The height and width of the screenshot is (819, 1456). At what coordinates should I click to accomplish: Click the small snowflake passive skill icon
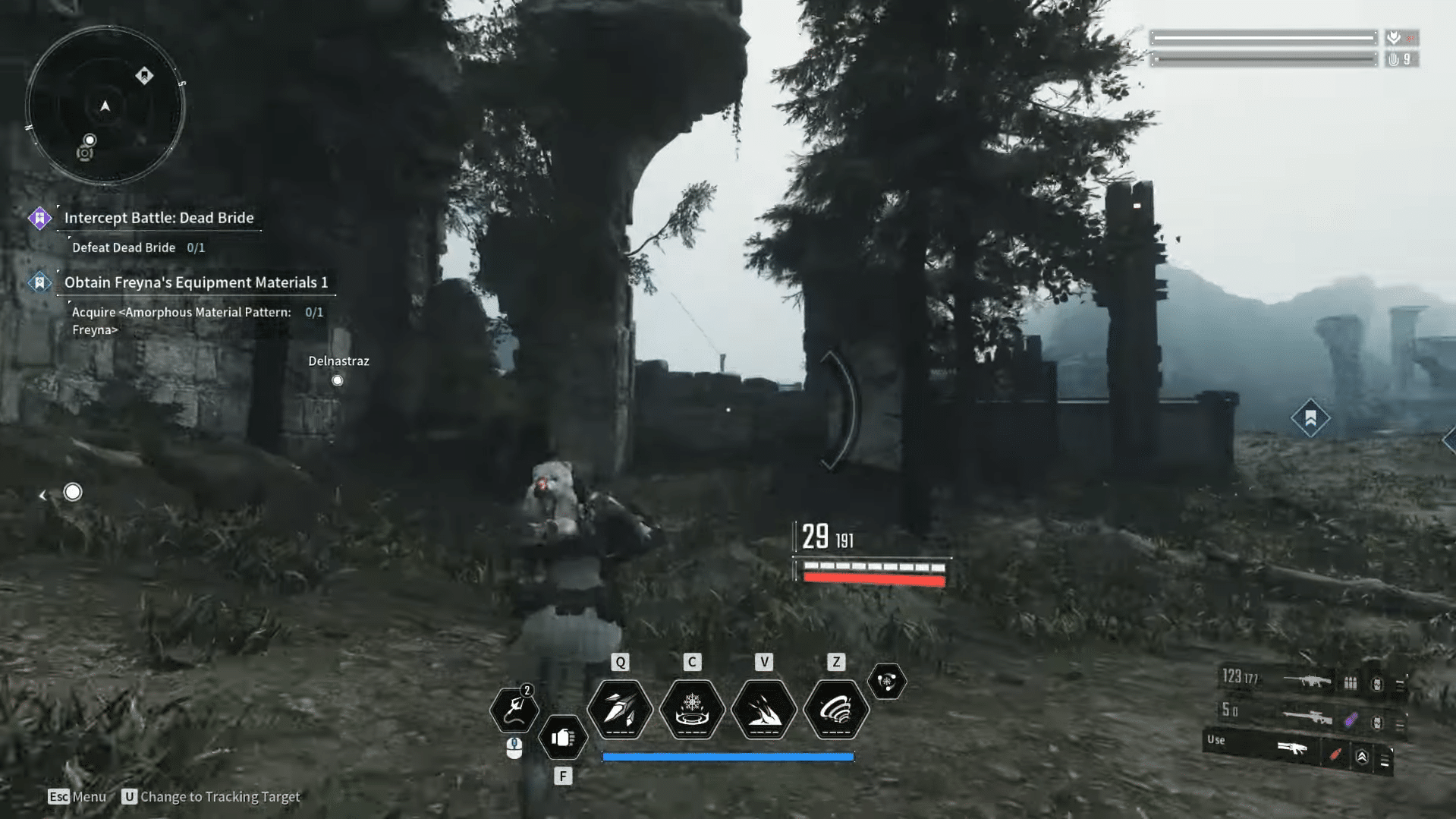click(886, 681)
